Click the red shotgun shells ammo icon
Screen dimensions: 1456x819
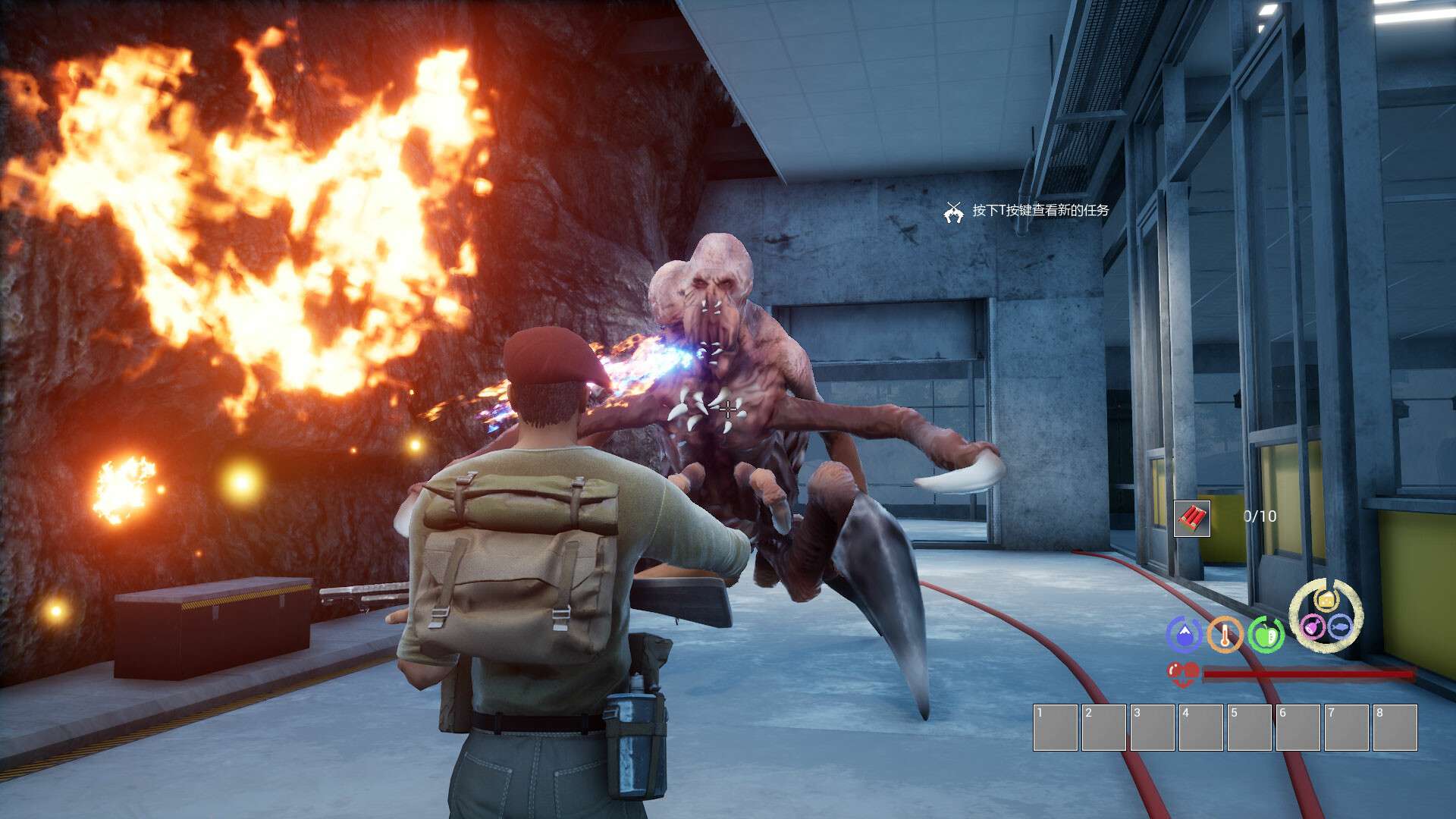[1191, 518]
